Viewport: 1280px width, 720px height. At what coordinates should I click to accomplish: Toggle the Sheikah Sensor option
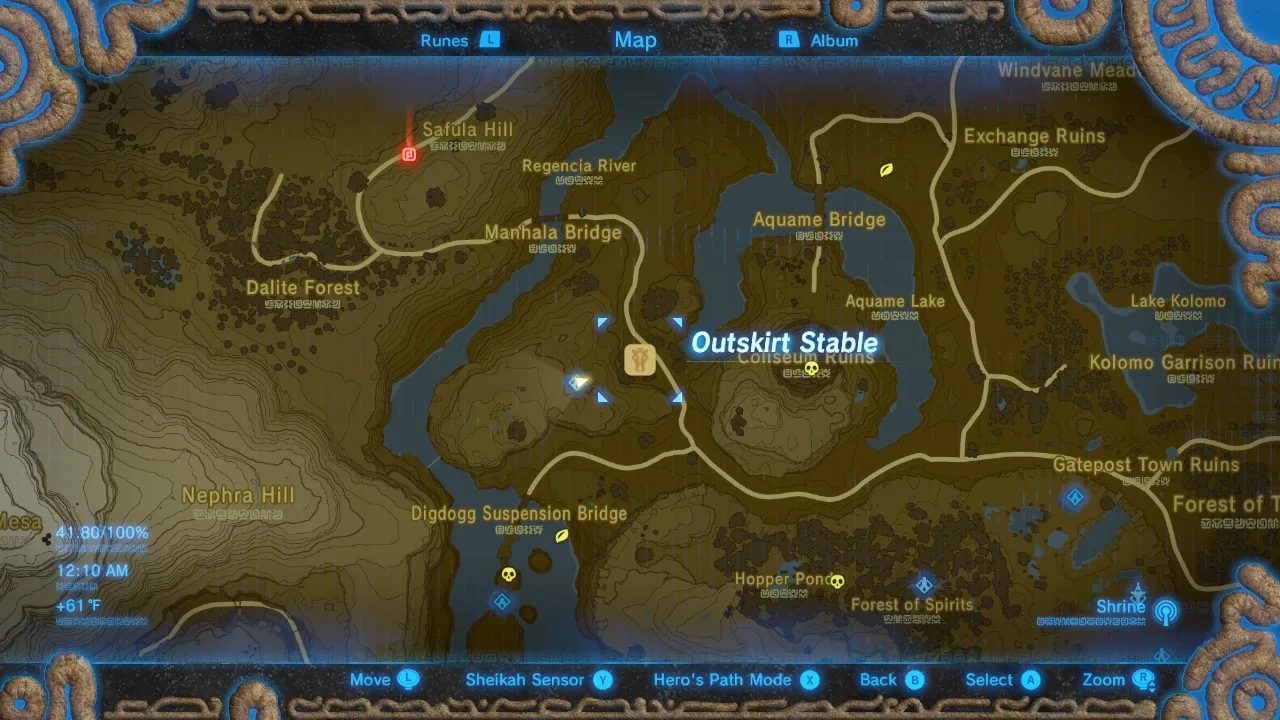[524, 679]
